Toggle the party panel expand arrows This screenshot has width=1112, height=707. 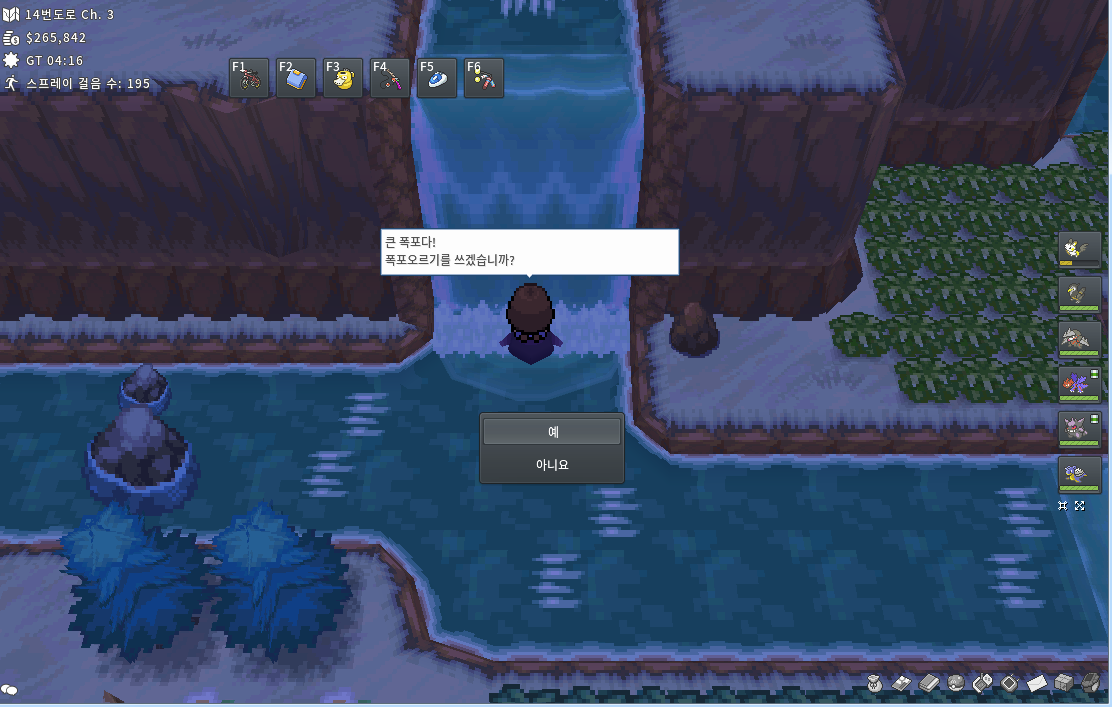click(x=1080, y=506)
